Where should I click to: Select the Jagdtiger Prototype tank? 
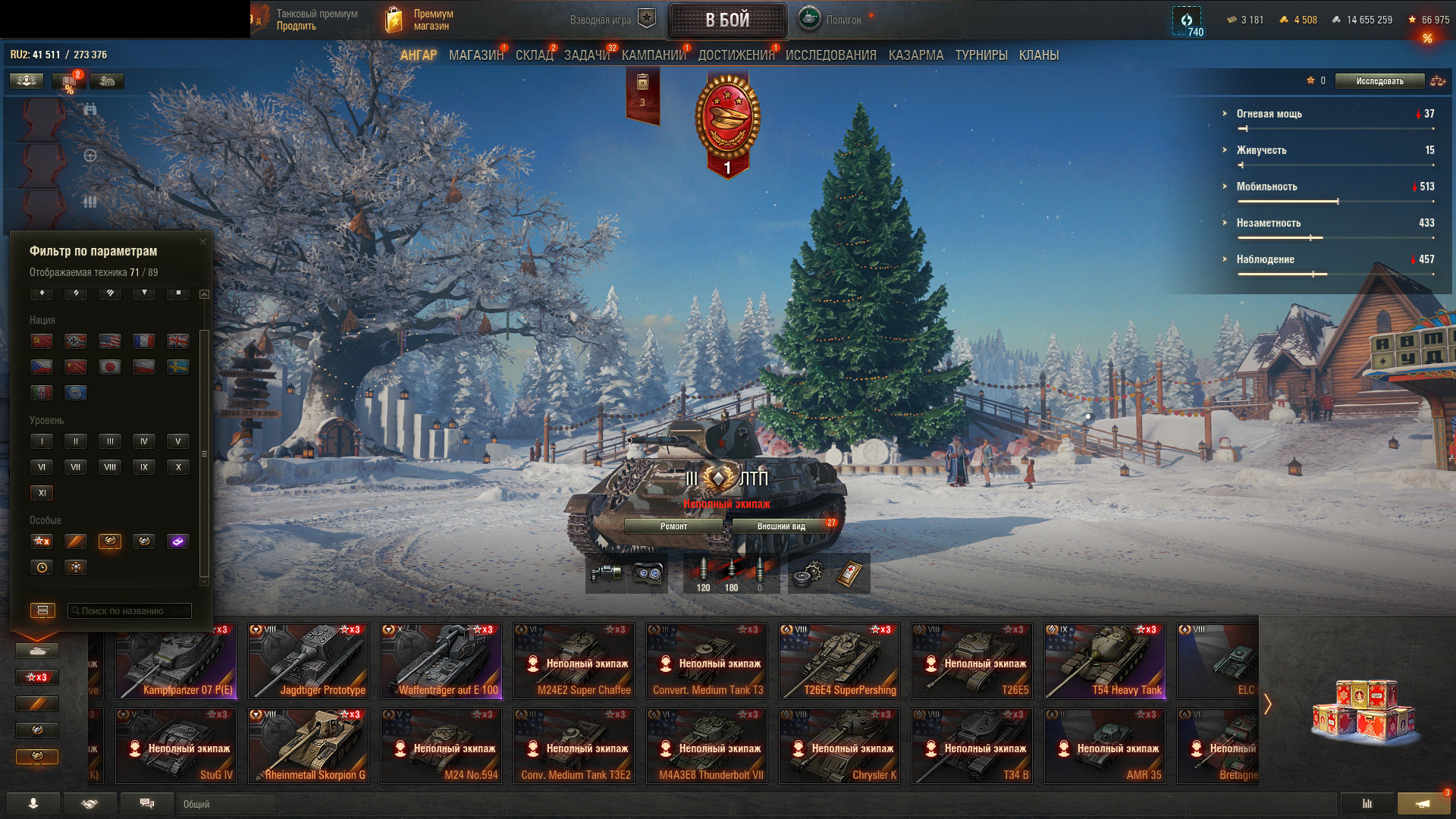[x=309, y=661]
